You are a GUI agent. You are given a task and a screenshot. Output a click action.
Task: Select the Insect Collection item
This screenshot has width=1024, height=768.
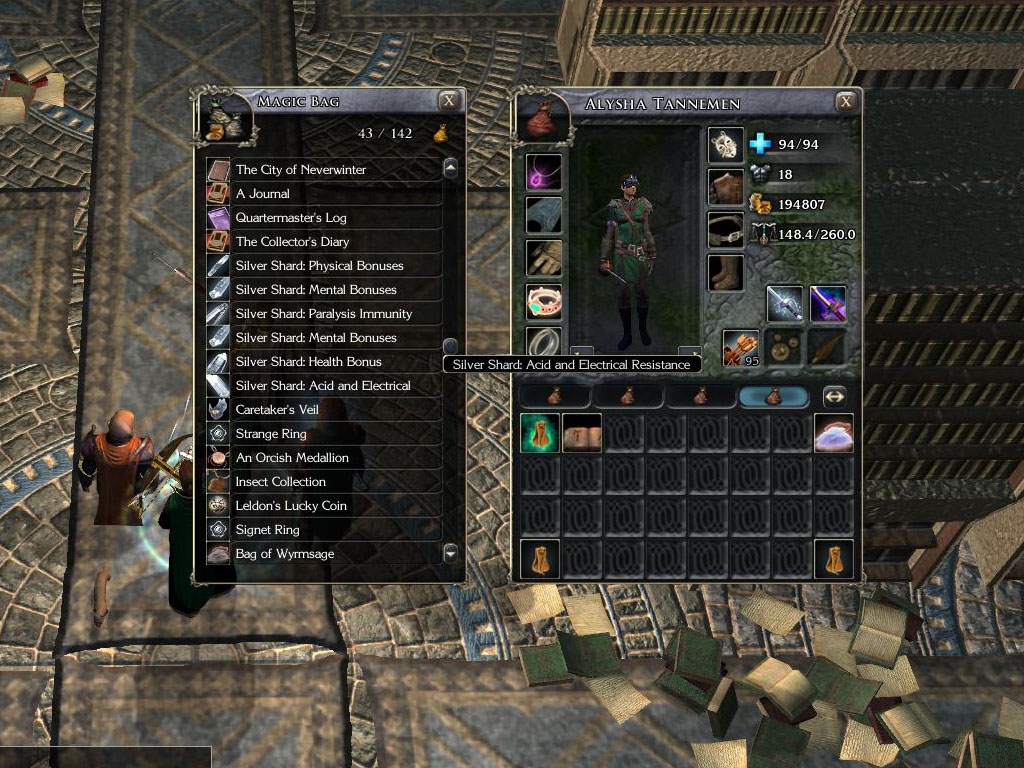(280, 482)
